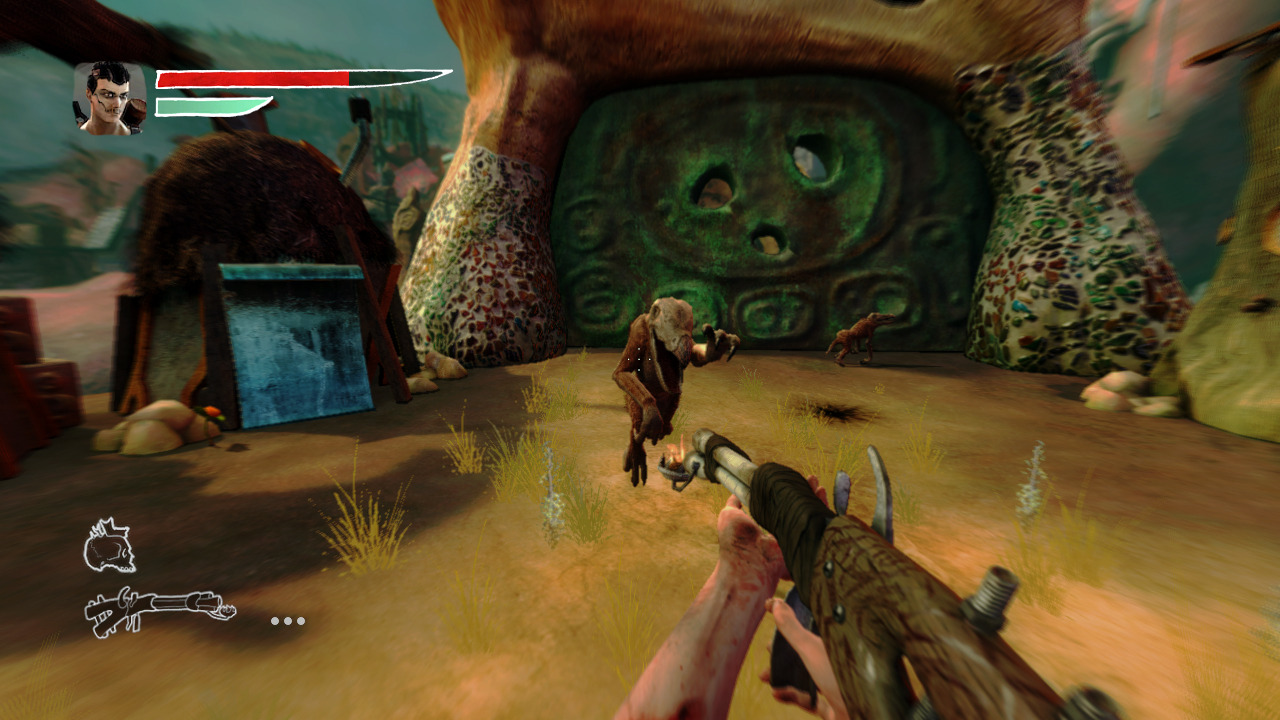Choose the shotgun weapon icon
Viewport: 1280px width, 720px height.
pyautogui.click(x=159, y=611)
